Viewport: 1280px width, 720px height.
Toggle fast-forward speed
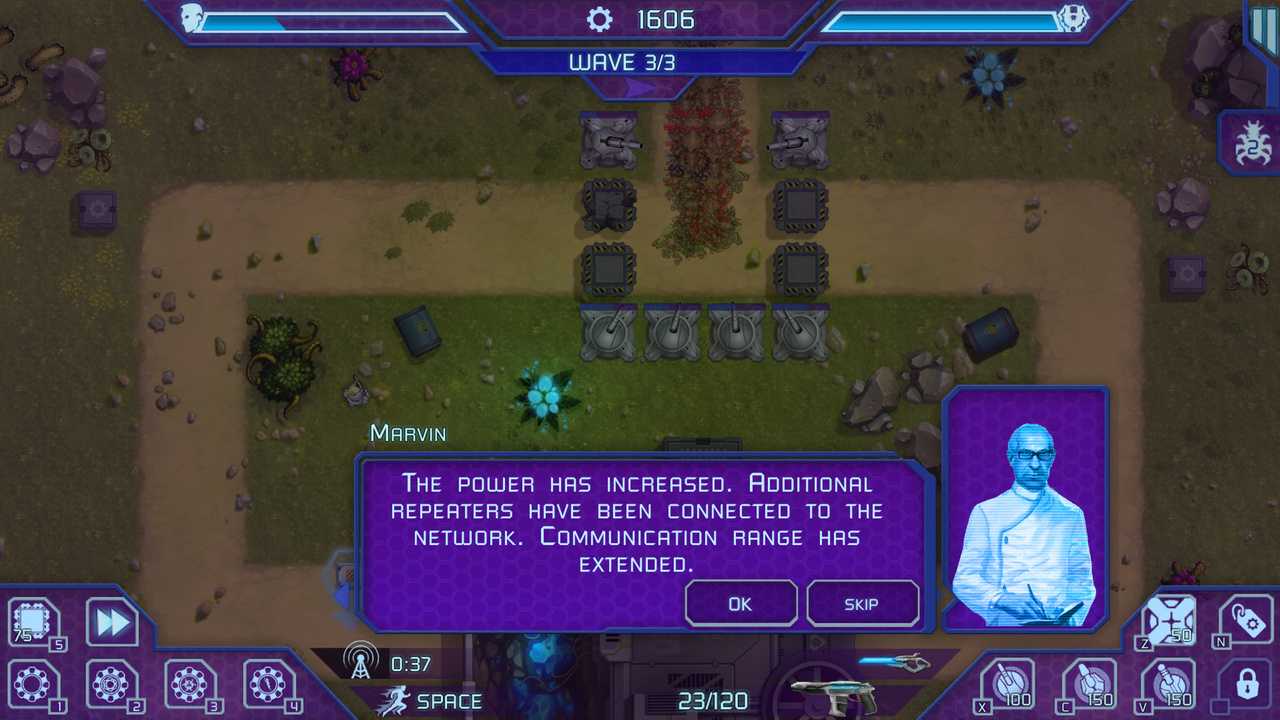coord(111,623)
